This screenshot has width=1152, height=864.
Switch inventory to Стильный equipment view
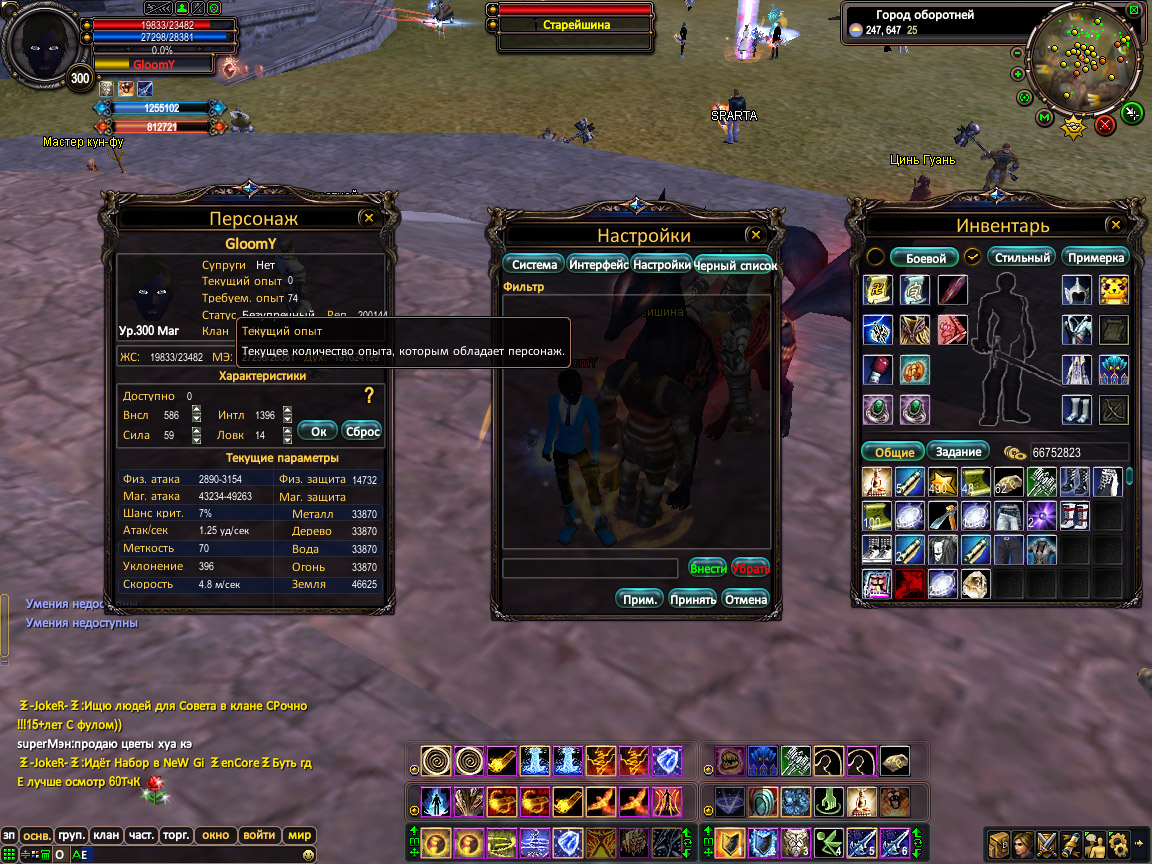click(1022, 257)
